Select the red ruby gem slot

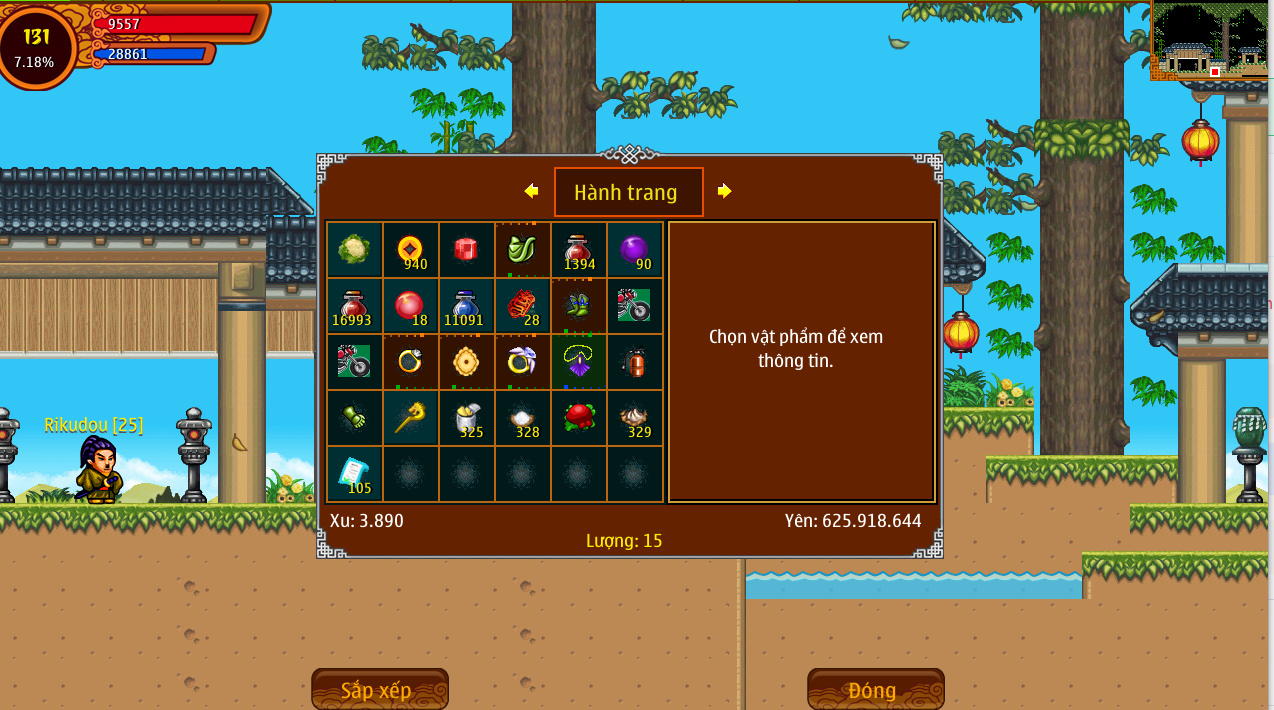(x=466, y=250)
